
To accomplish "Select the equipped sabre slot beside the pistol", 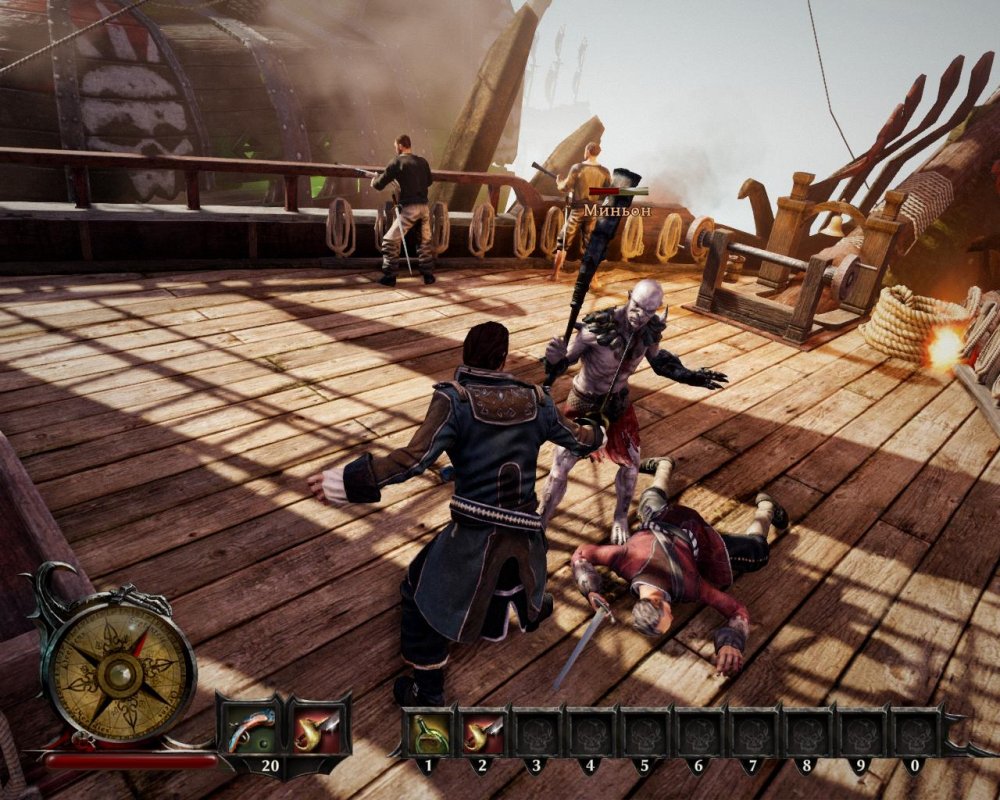I will point(318,727).
